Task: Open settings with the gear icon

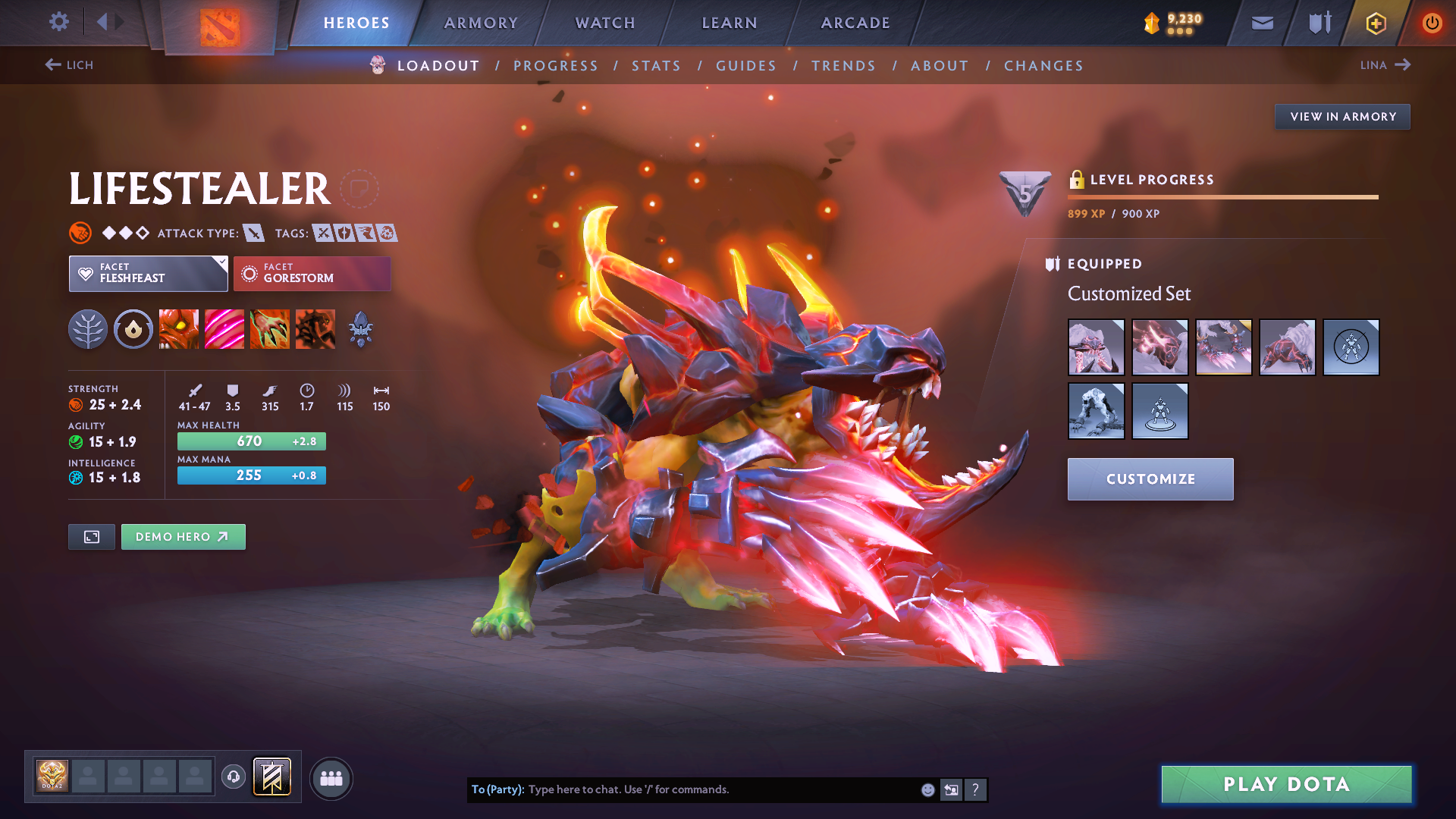Action: pos(58,23)
